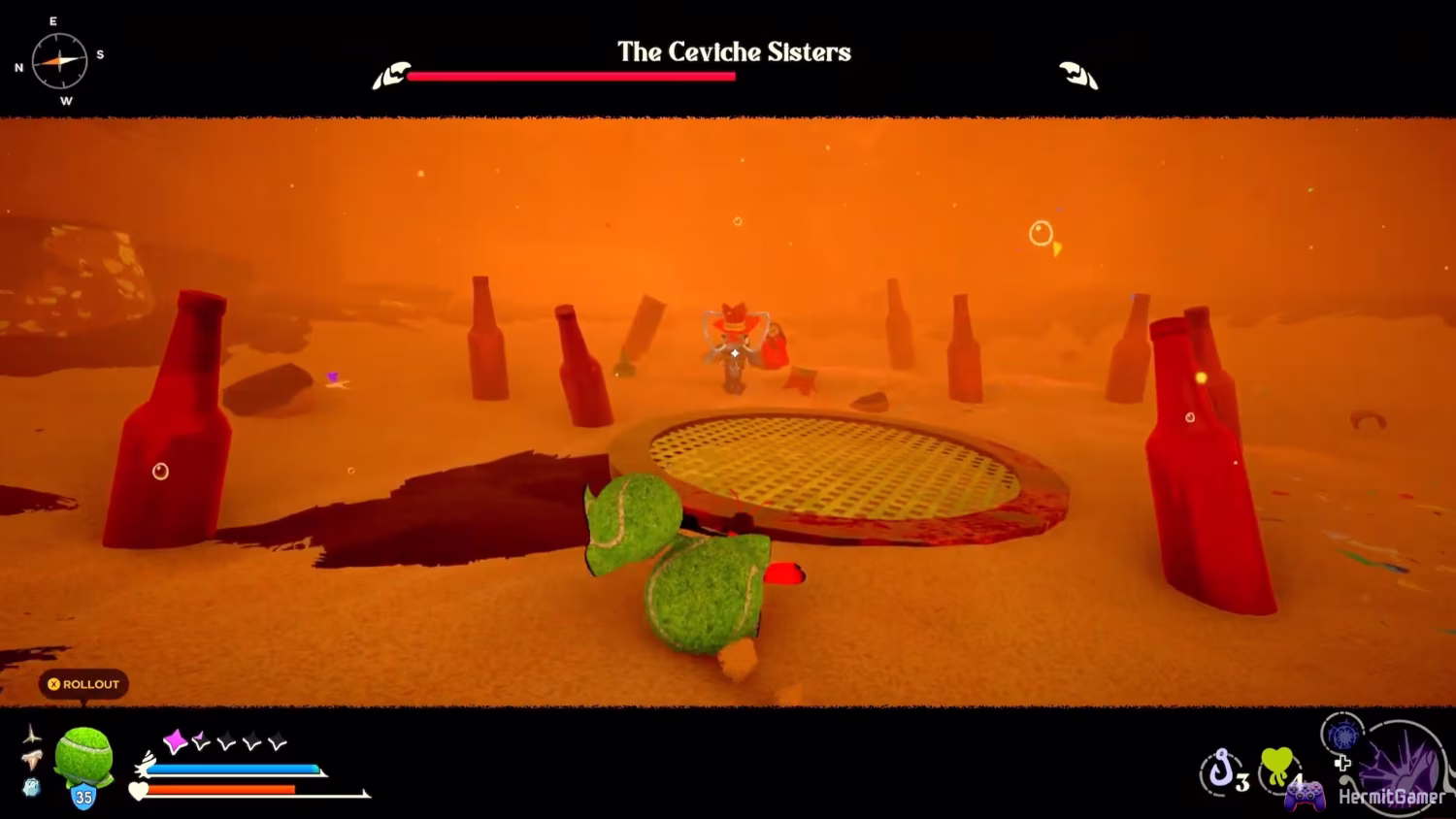Viewport: 1456px width, 819px height.
Task: Click the shark tooth stowaway icon
Action: 32,760
